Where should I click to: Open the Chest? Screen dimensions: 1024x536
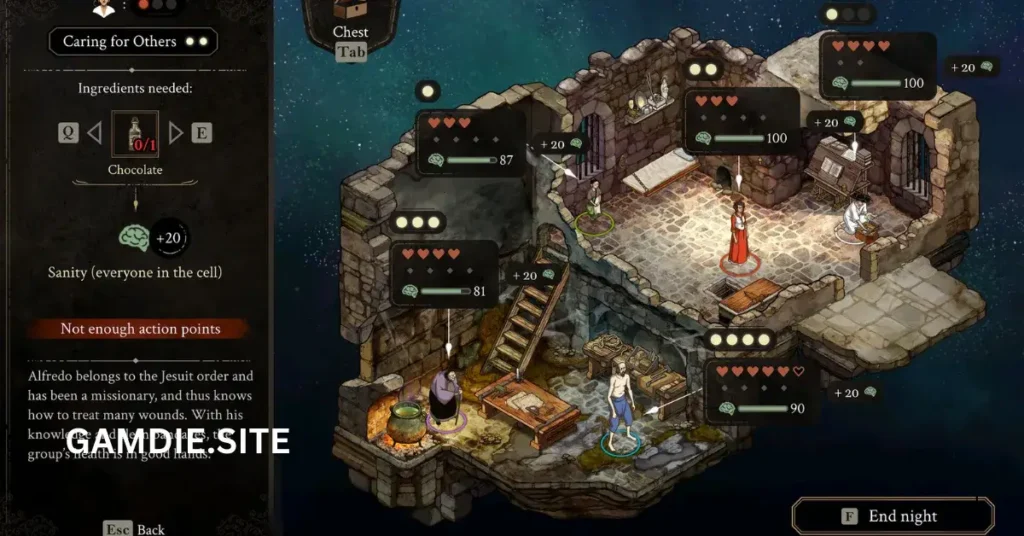pos(350,23)
